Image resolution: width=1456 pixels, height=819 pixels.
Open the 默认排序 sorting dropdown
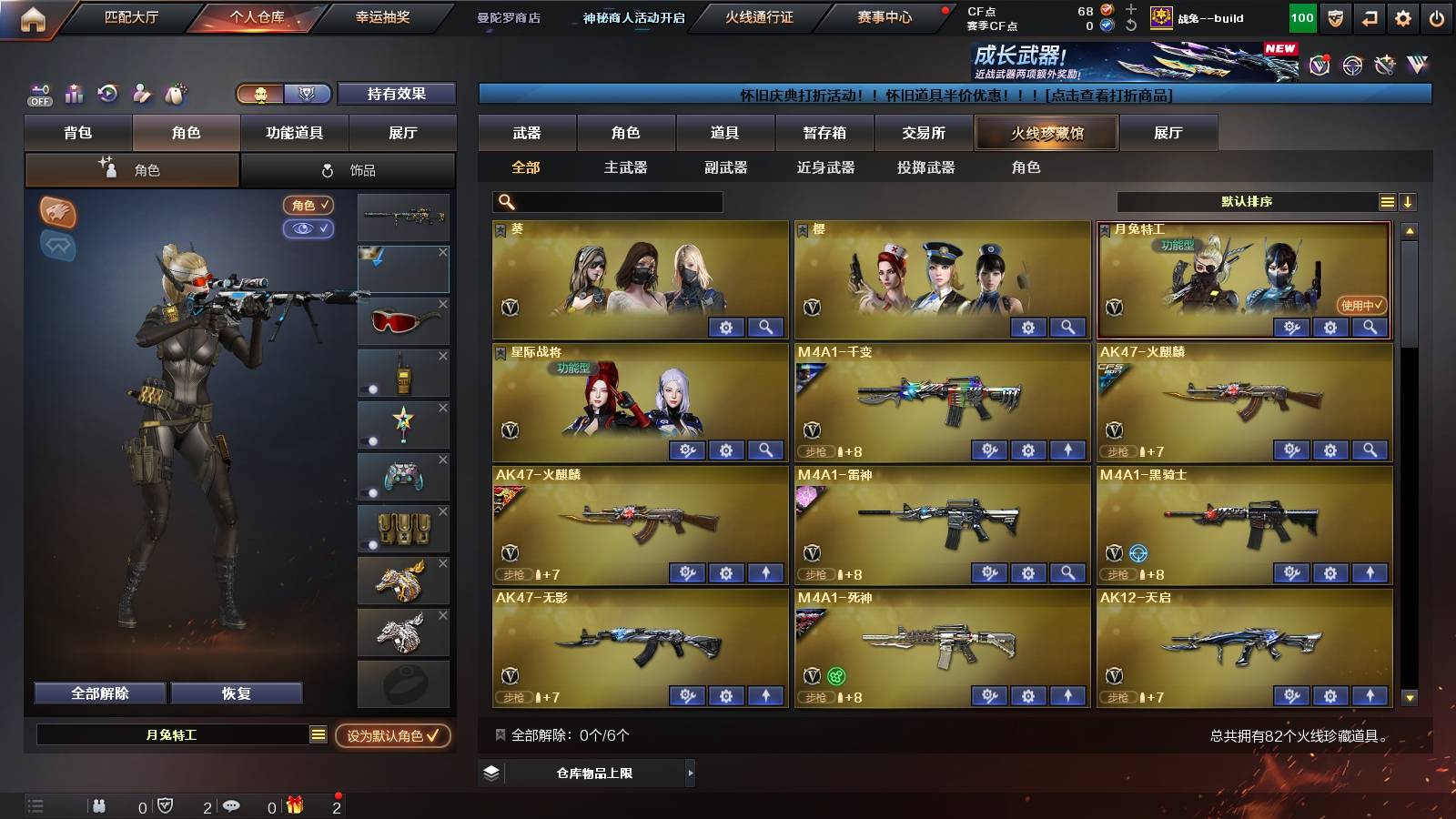click(x=1247, y=201)
